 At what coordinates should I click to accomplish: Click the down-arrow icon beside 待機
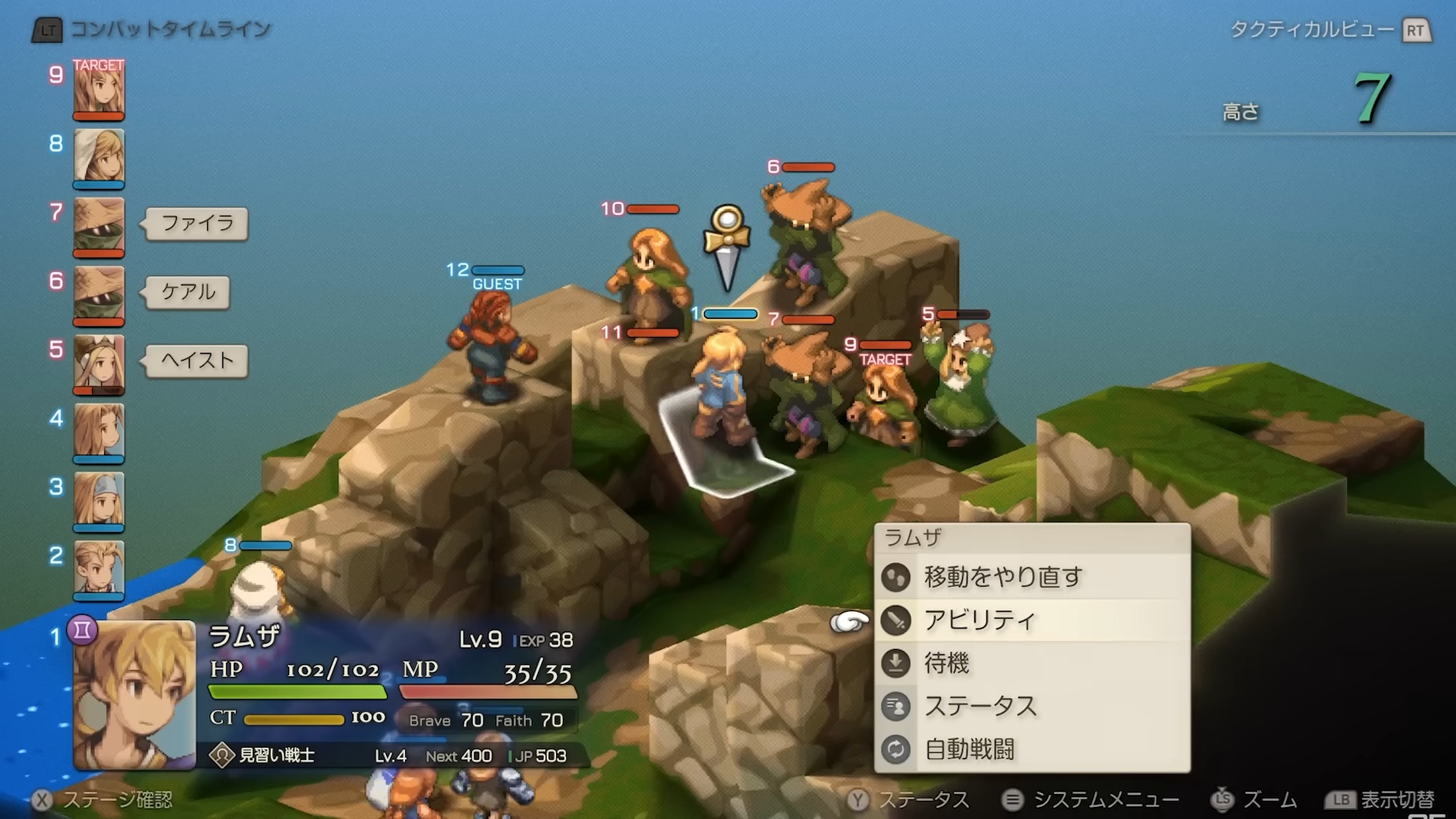coord(896,663)
